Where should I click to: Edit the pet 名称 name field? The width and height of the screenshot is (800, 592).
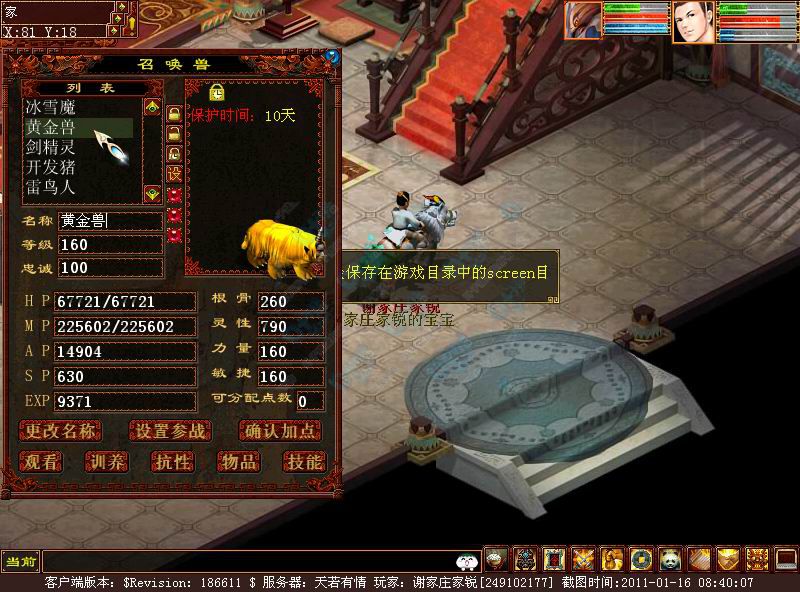[x=109, y=221]
